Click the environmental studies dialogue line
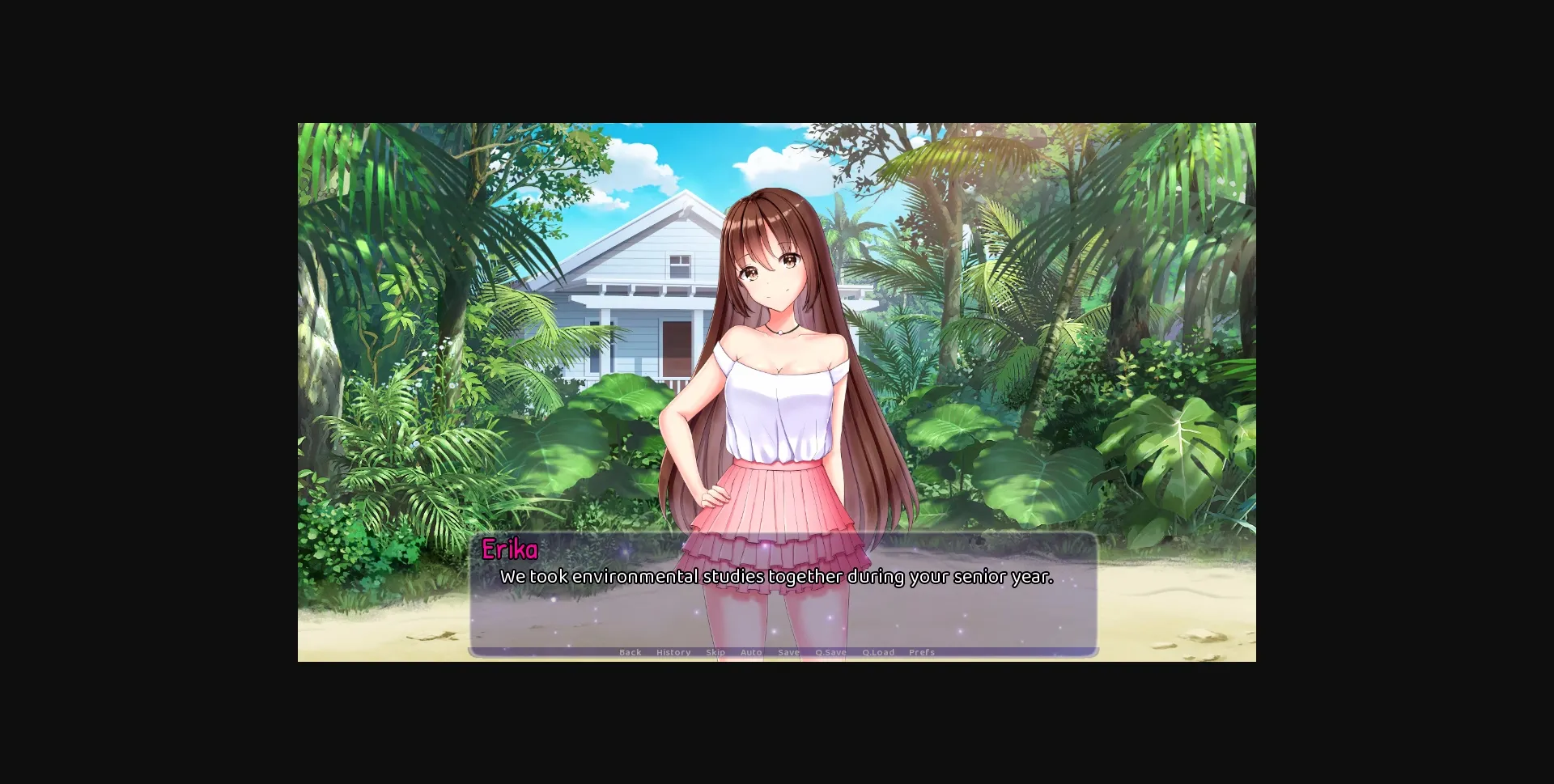This screenshot has width=1554, height=784. (x=777, y=578)
